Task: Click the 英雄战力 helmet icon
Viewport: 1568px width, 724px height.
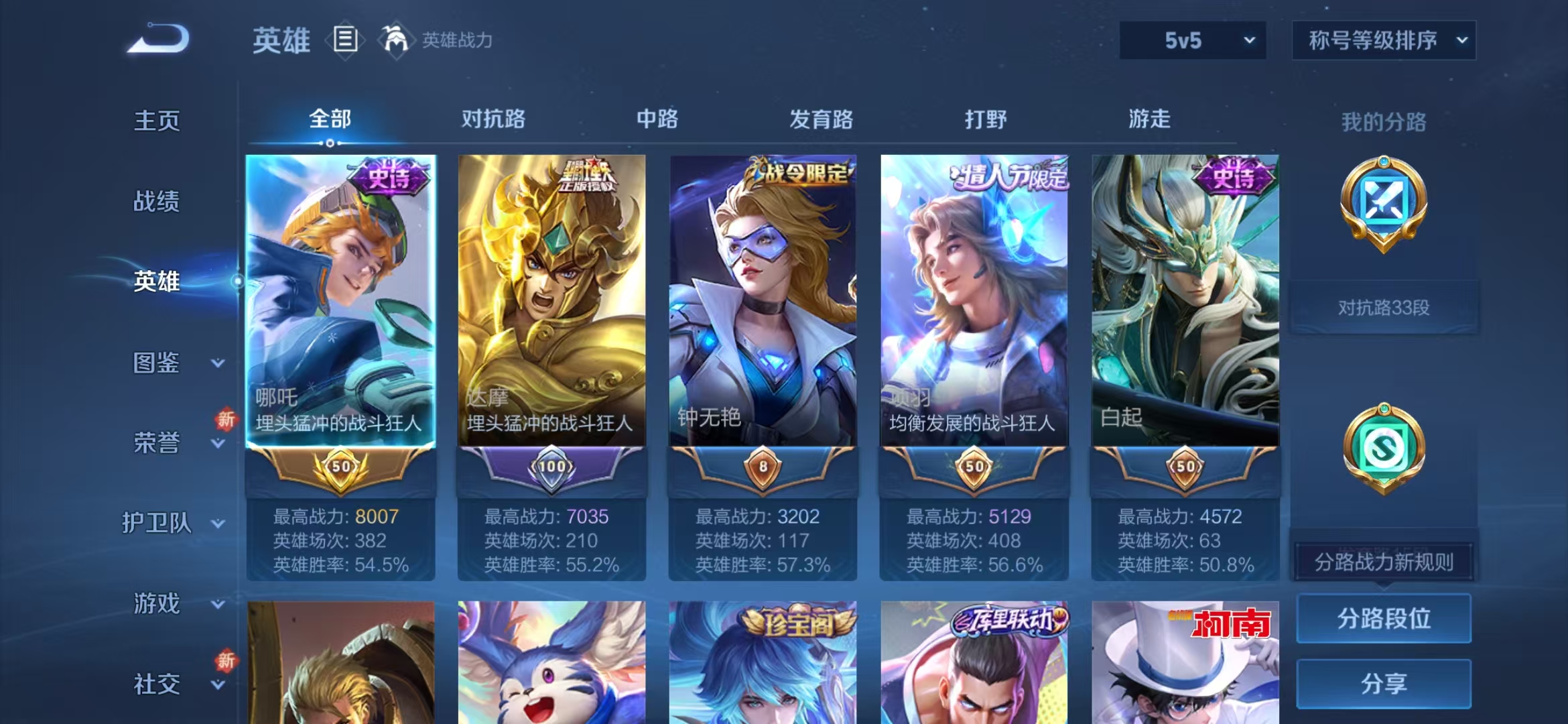Action: (x=397, y=40)
